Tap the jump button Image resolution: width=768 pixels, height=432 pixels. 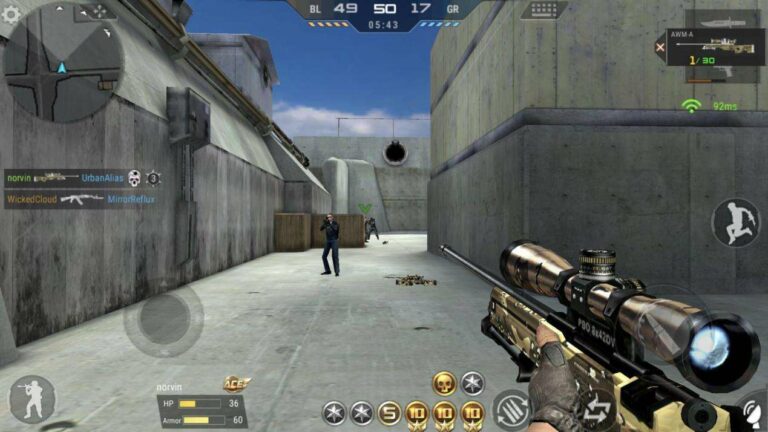pos(735,222)
